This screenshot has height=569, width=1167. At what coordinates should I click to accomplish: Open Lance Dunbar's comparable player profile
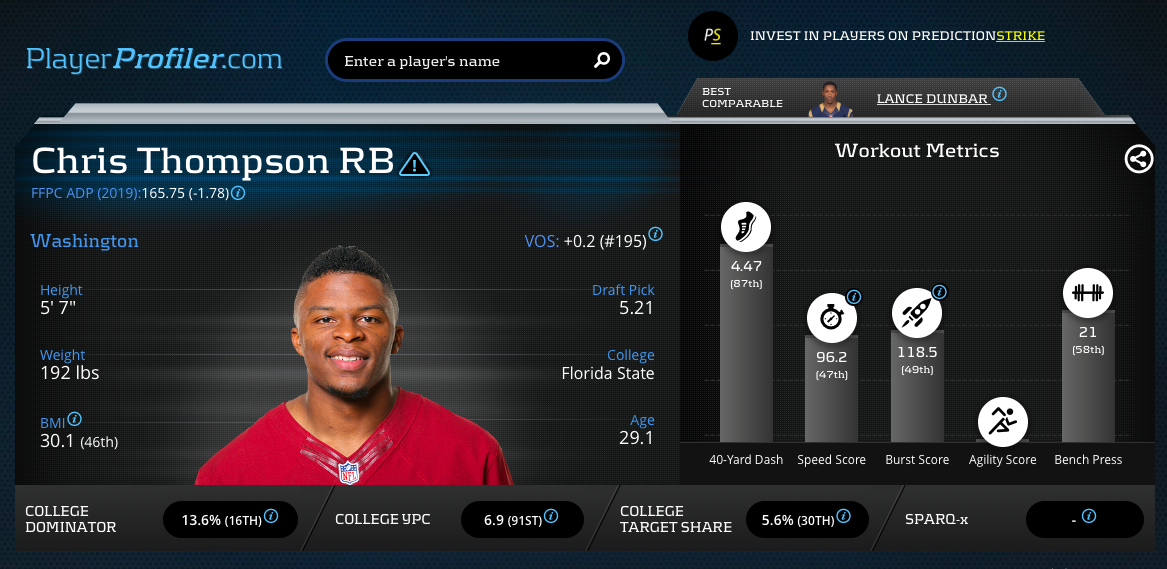click(932, 98)
